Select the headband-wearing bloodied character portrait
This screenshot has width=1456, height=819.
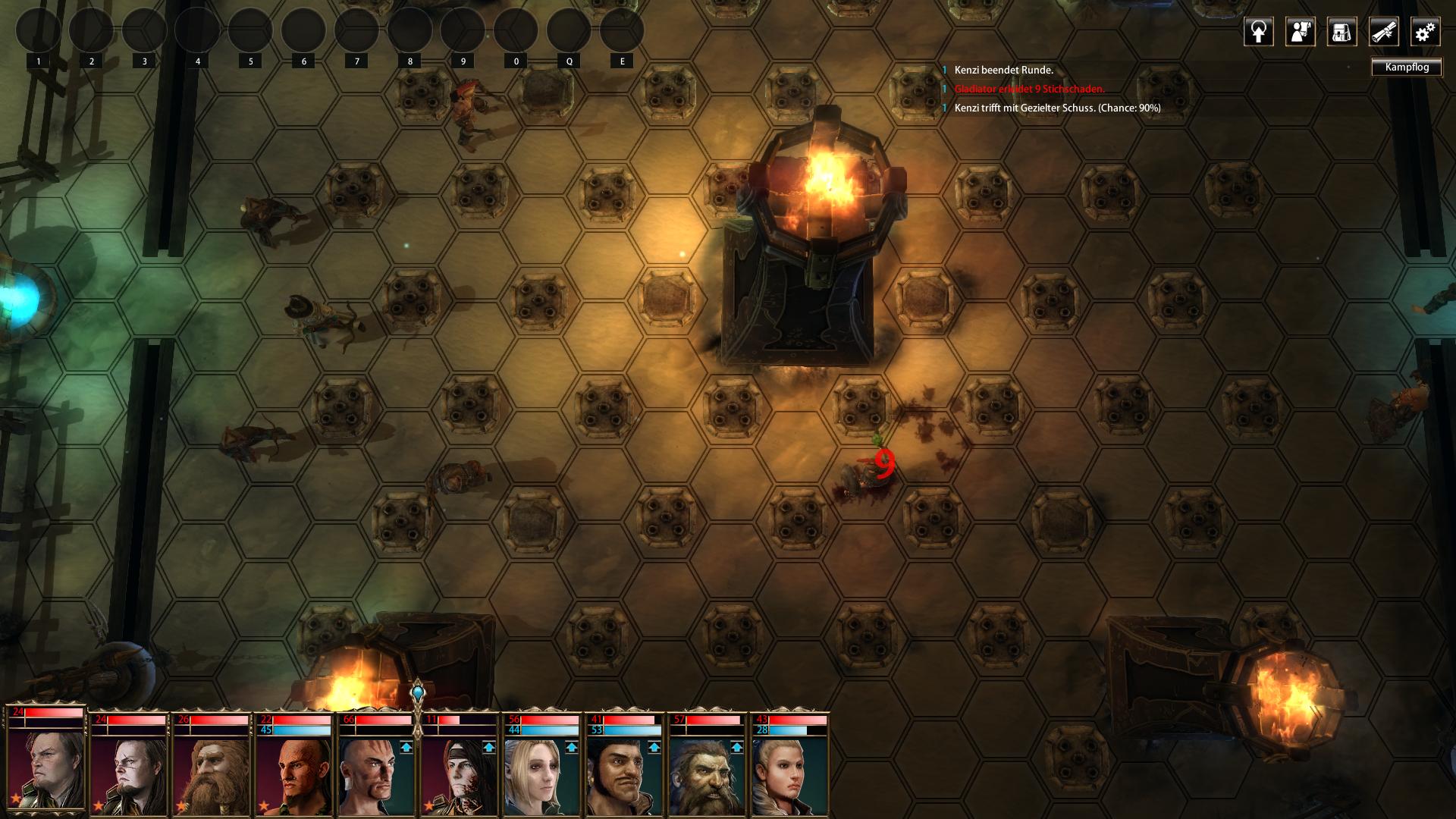tap(457, 775)
